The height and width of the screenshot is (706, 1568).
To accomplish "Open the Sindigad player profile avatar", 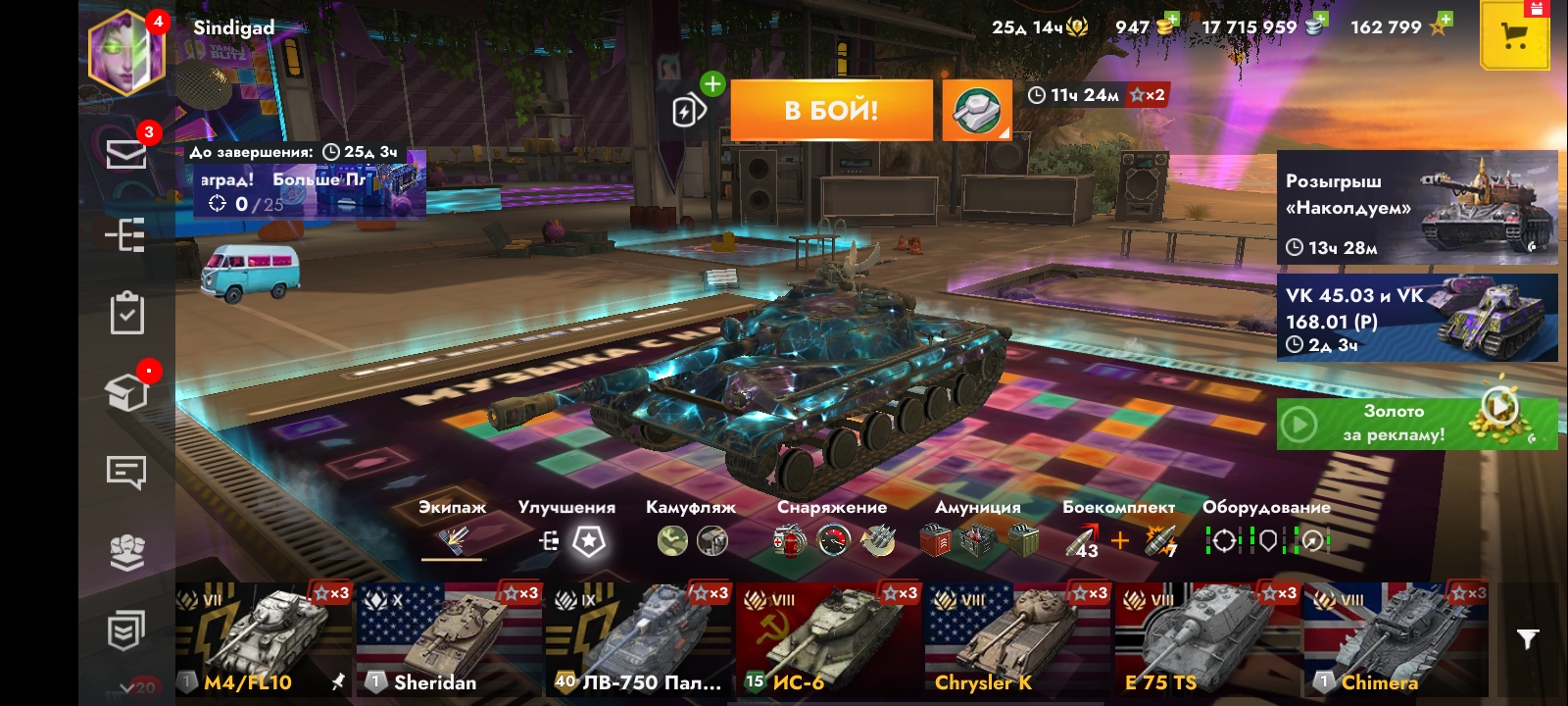I will [126, 54].
